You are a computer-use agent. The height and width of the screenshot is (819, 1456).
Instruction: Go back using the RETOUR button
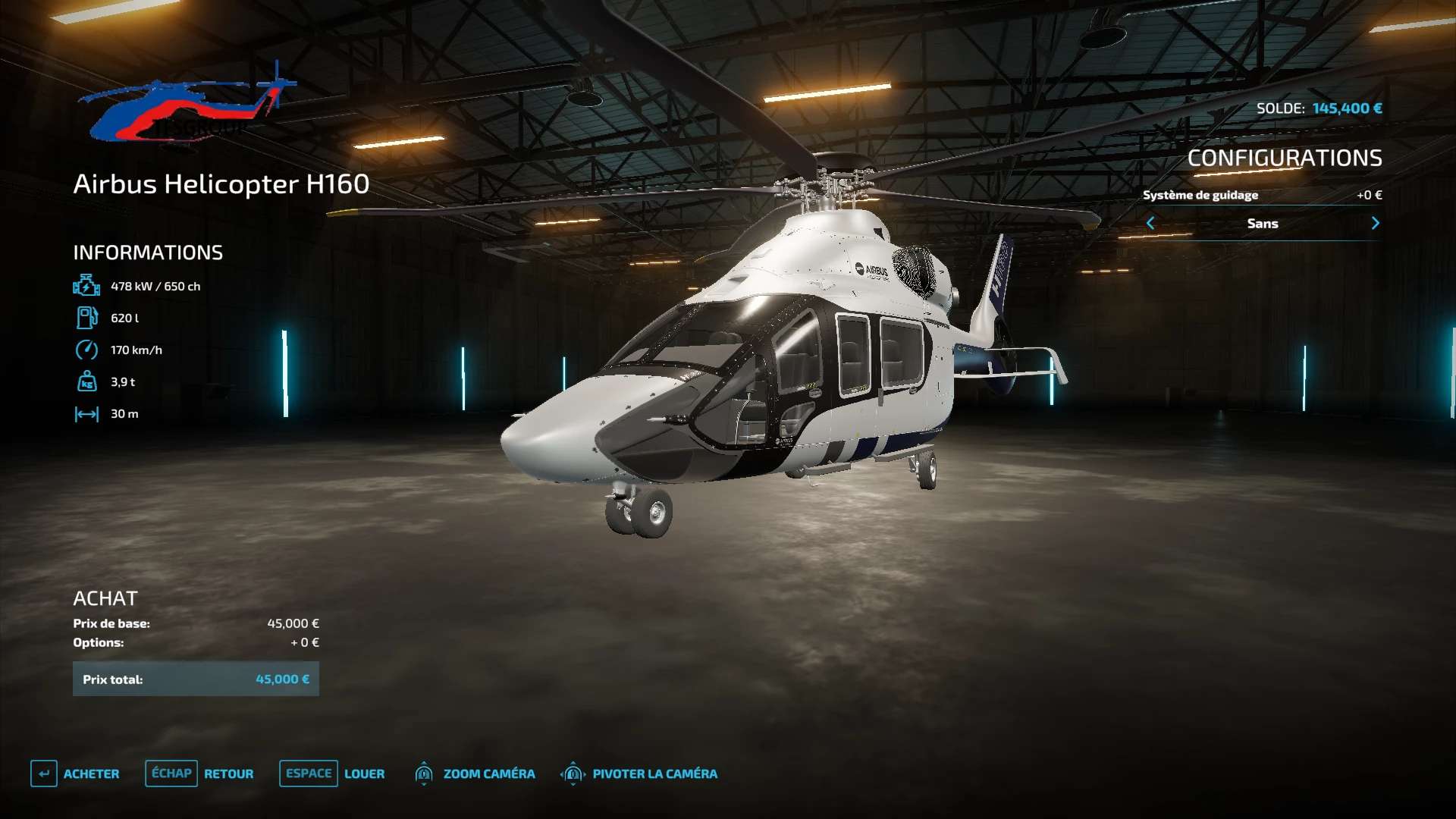(200, 773)
